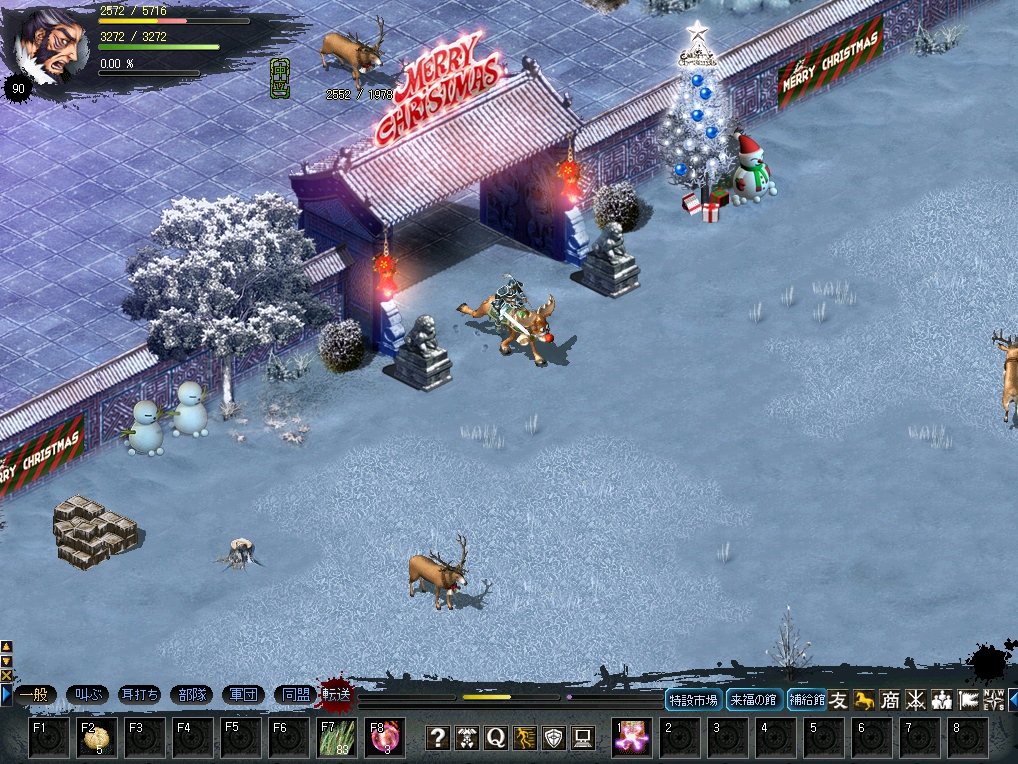Use the F2 round bread item slot
Viewport: 1018px width, 764px height.
pyautogui.click(x=97, y=738)
